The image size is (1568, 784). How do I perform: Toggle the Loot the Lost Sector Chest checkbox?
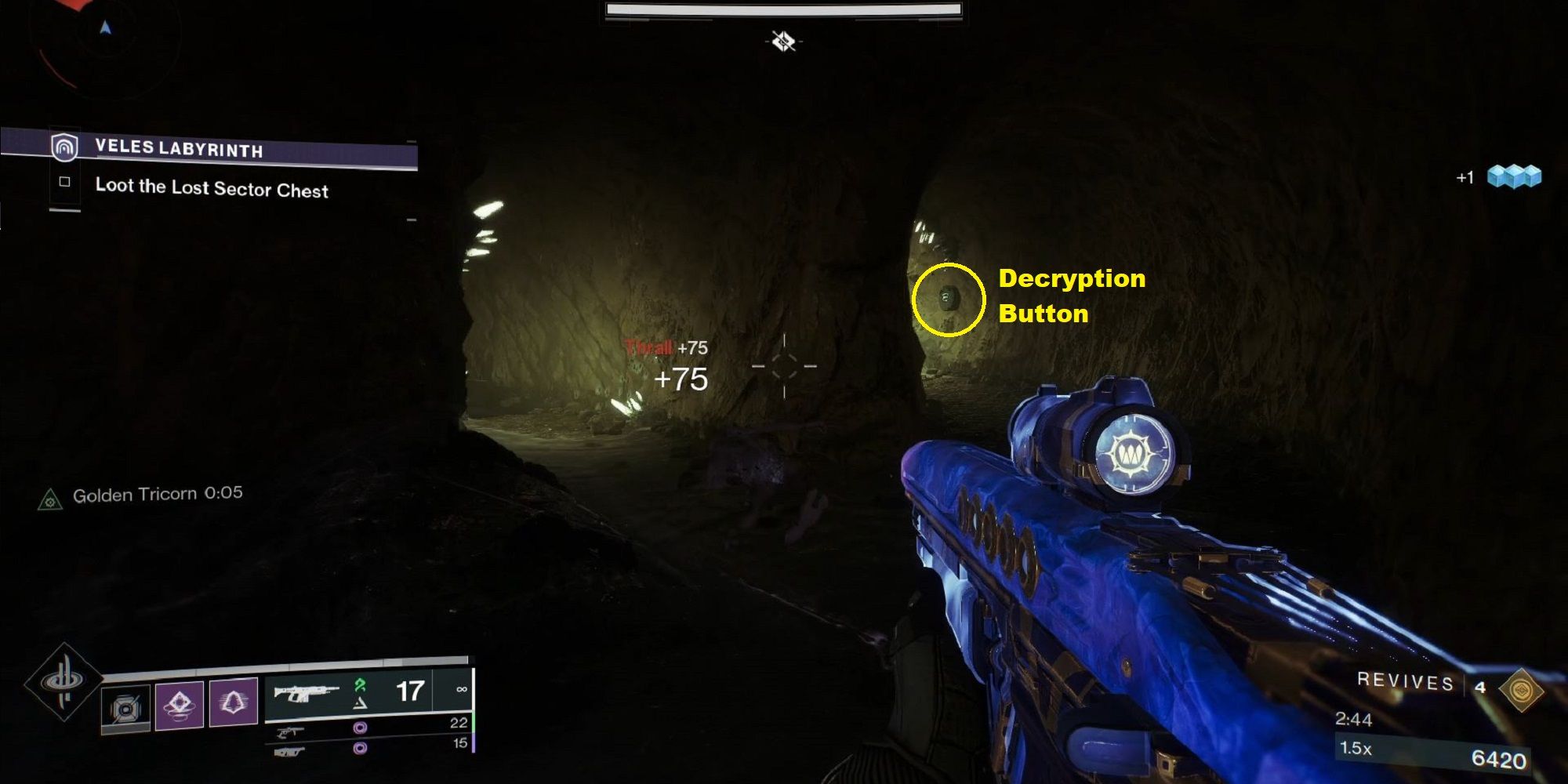click(x=64, y=182)
